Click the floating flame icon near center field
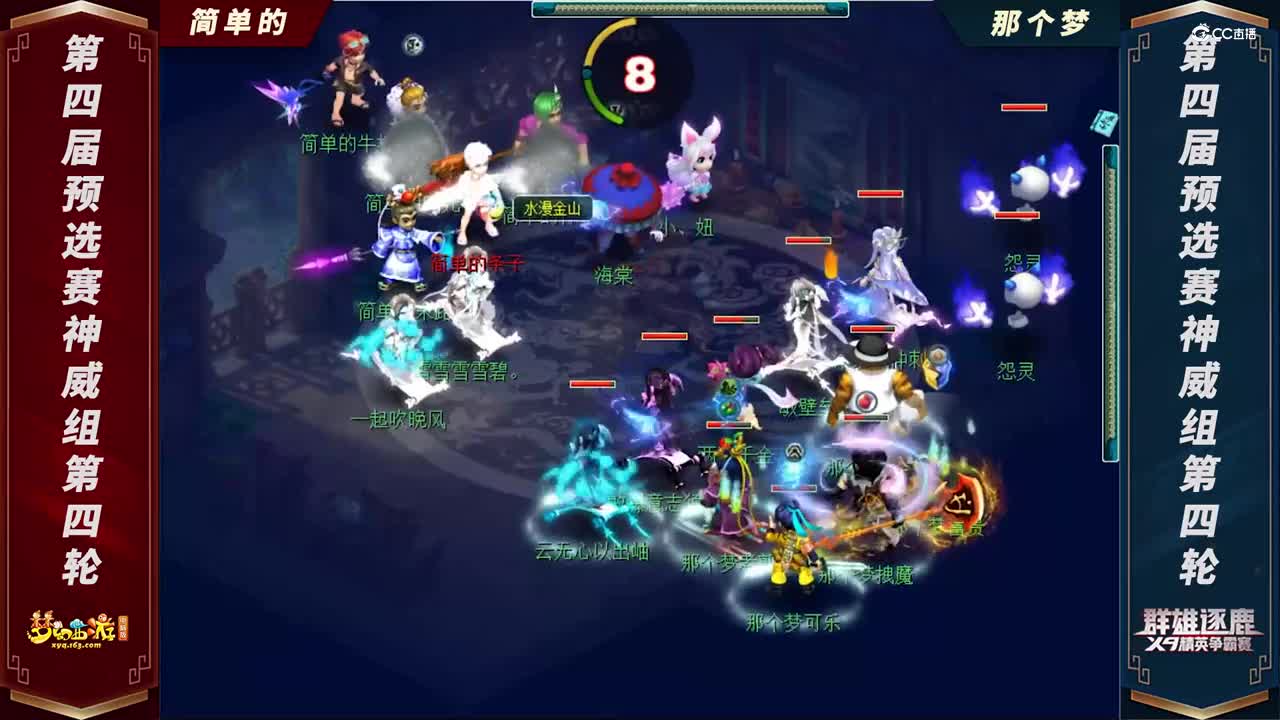 pos(831,263)
